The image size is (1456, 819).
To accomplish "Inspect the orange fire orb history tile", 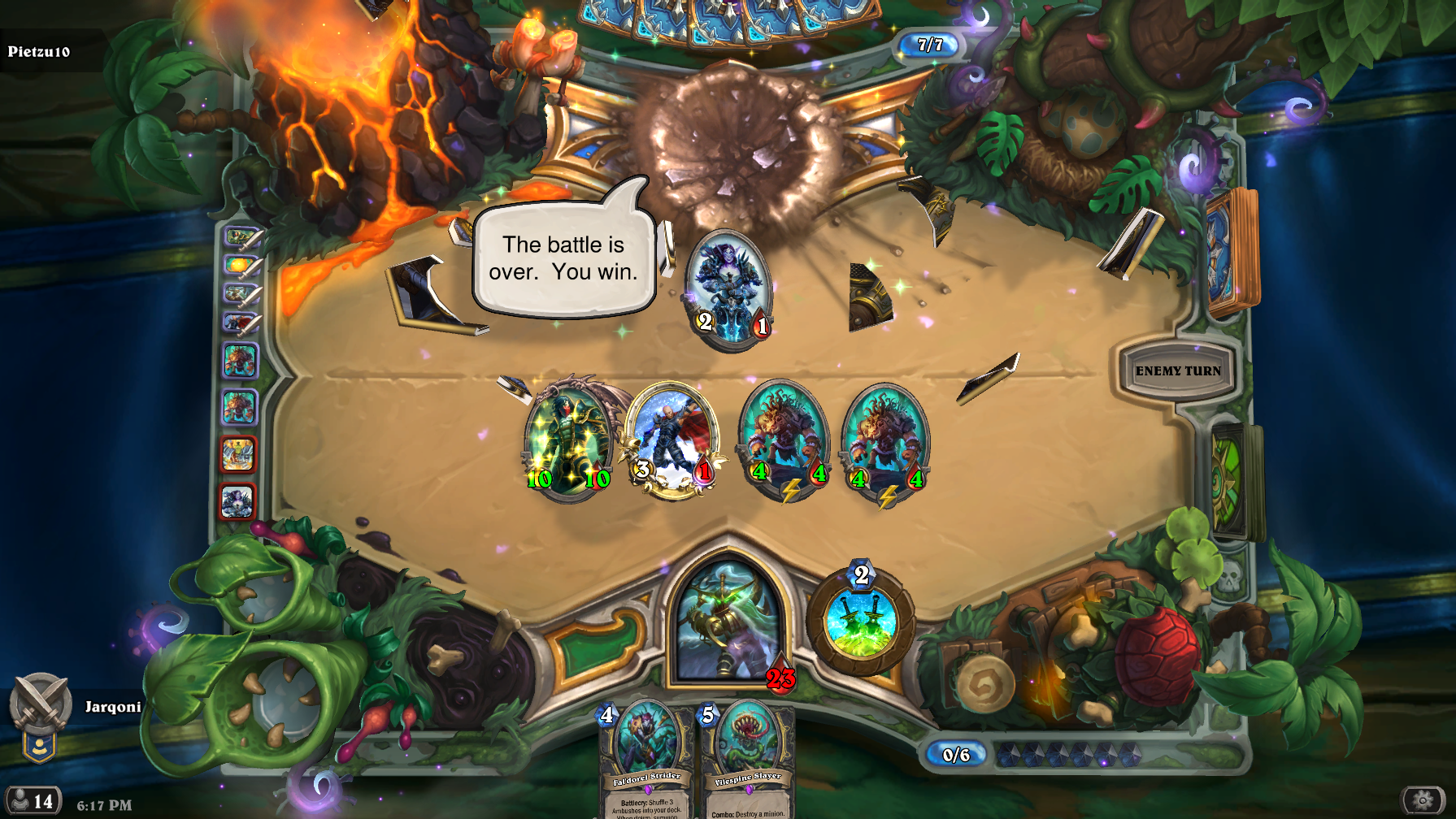I will click(x=241, y=266).
